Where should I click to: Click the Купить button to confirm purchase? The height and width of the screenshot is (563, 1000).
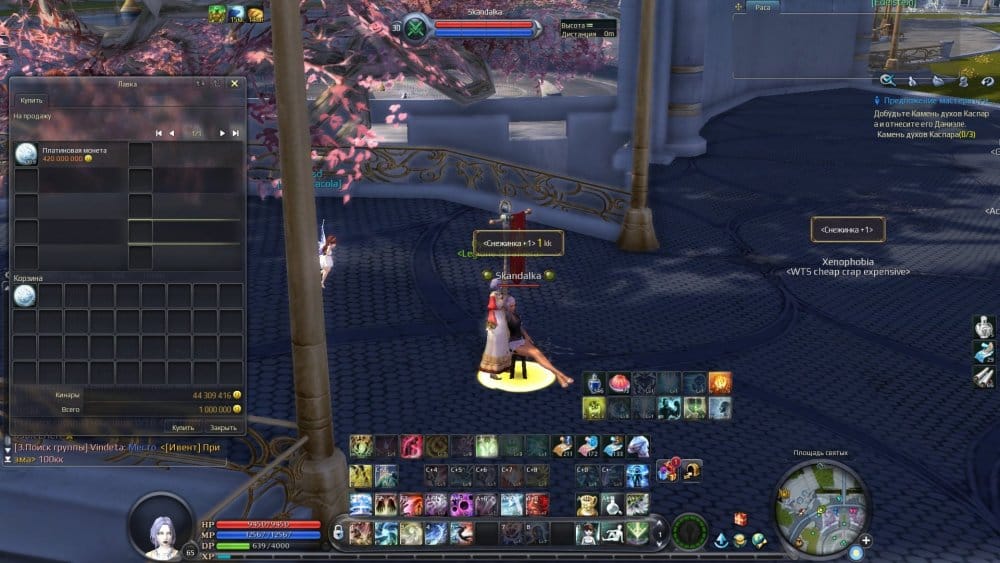tap(183, 427)
